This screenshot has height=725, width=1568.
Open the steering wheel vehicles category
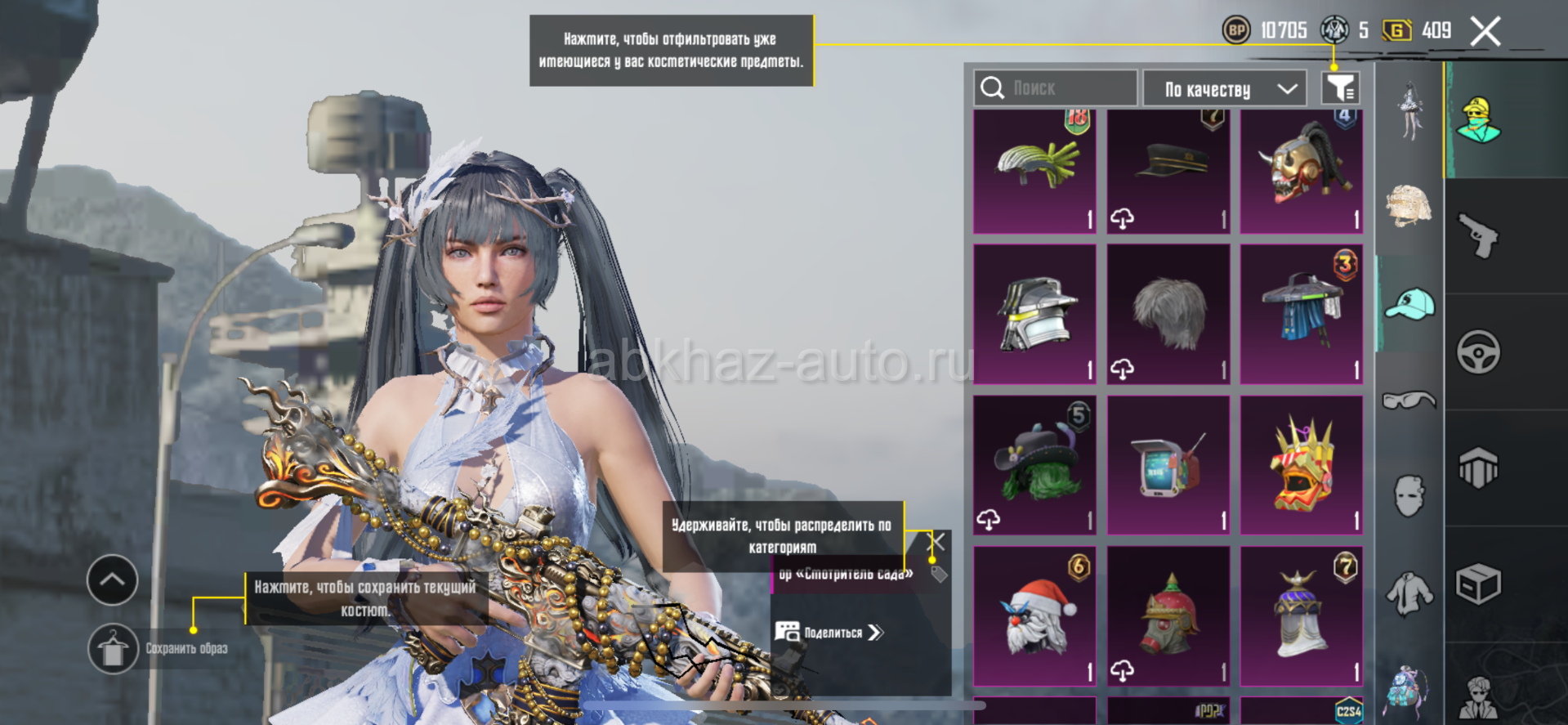(1478, 352)
